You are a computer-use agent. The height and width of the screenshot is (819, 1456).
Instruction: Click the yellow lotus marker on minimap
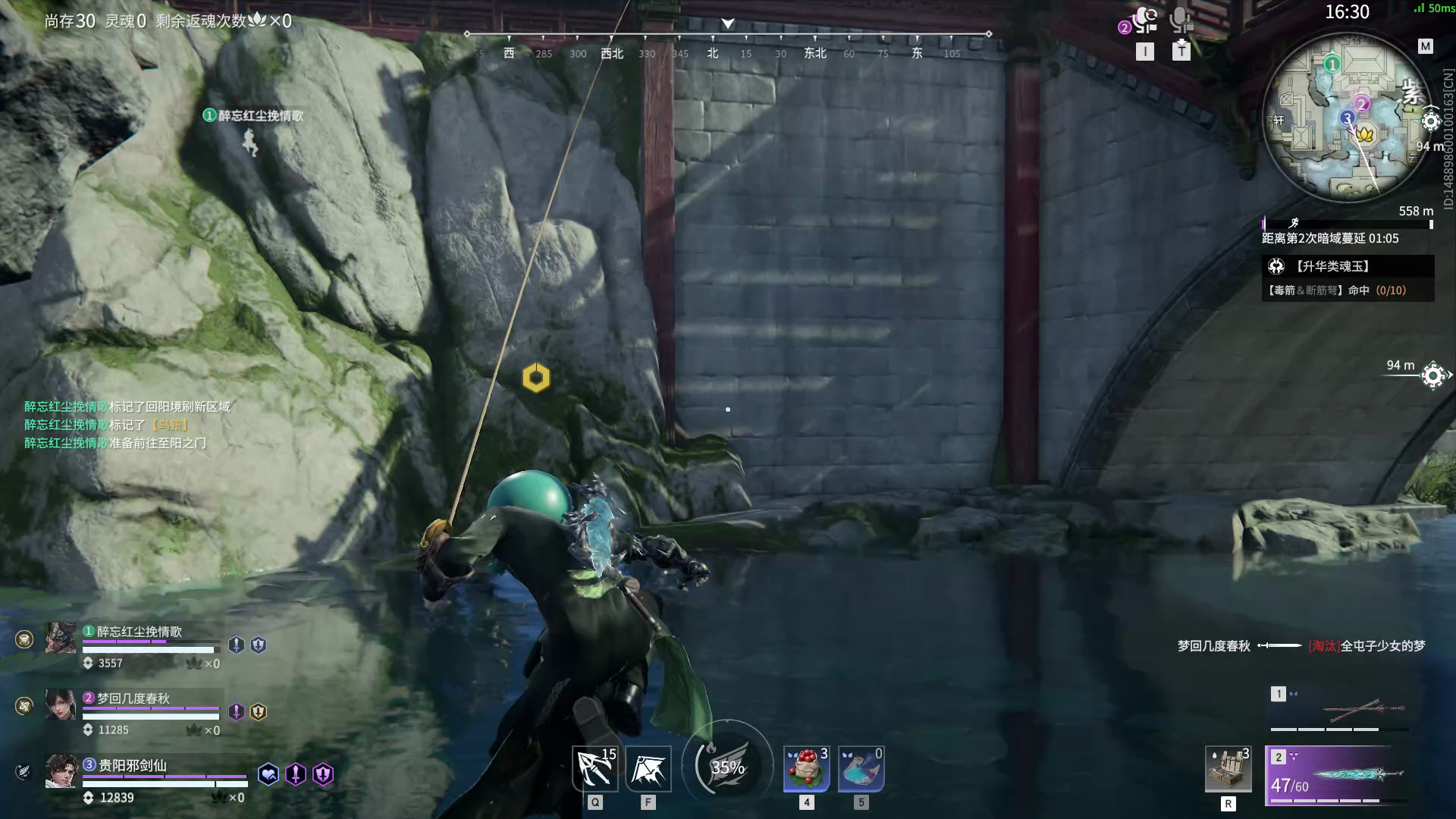[1365, 135]
